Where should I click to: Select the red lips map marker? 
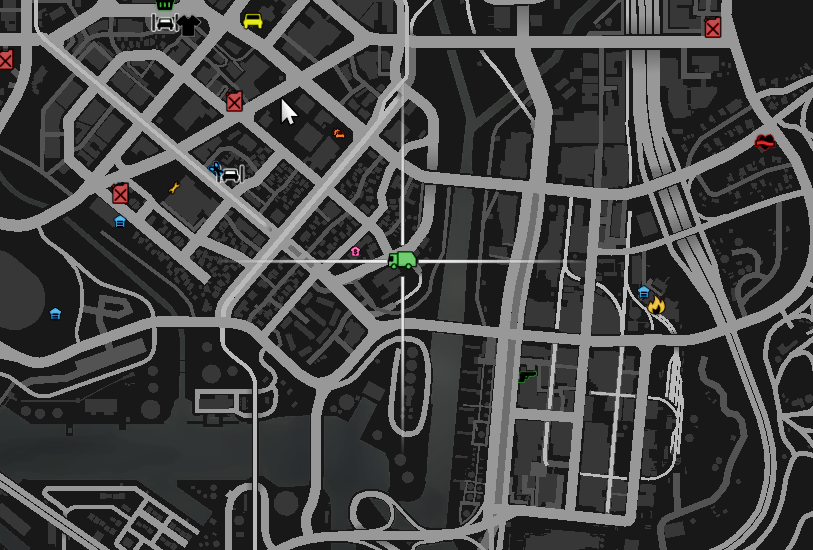point(765,143)
